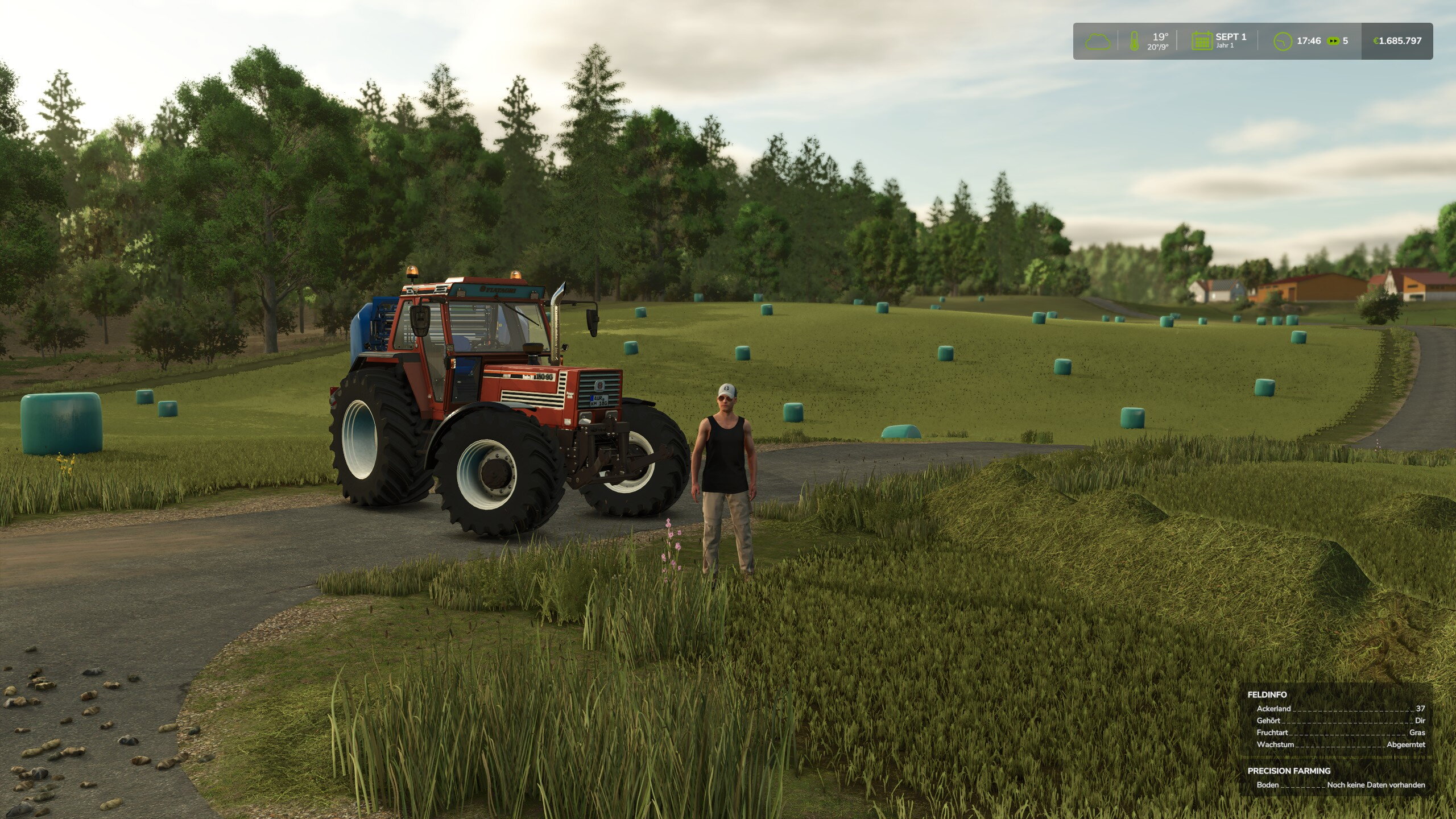Click the cloudy weather forecast icon
Viewport: 1456px width, 819px height.
pyautogui.click(x=1098, y=42)
